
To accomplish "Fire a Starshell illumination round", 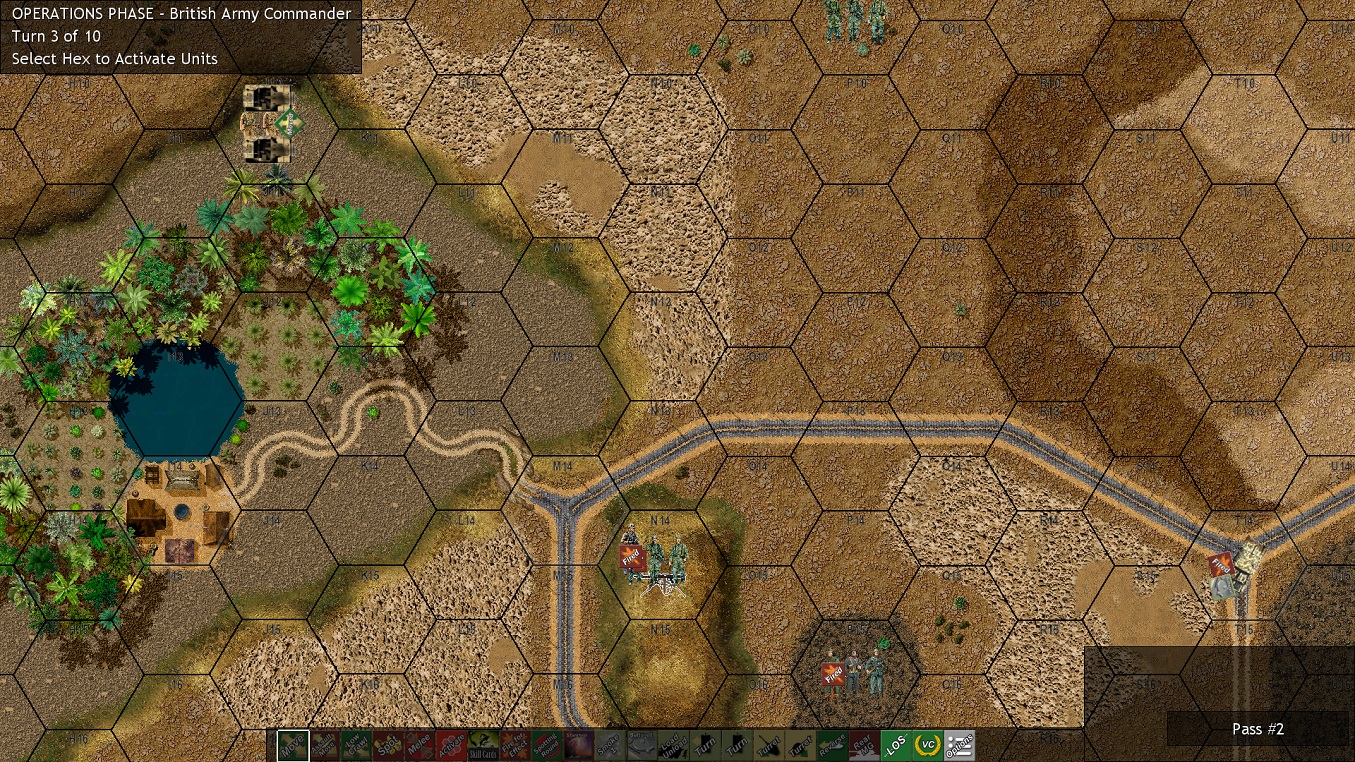I will (x=576, y=744).
